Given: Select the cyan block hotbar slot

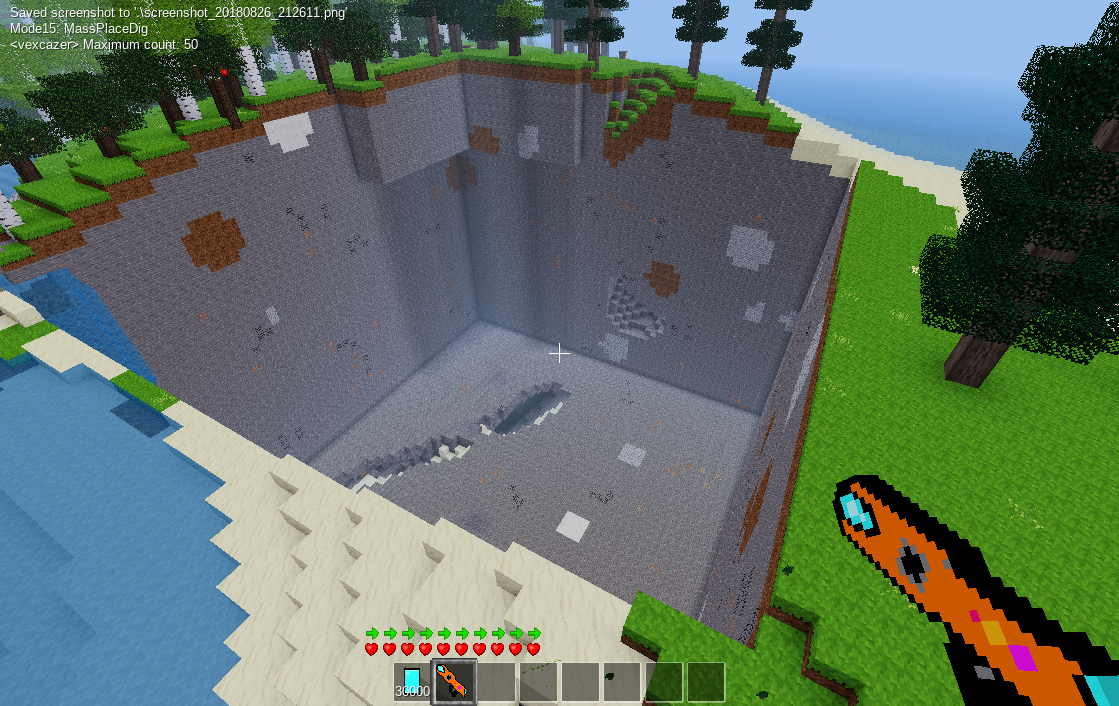Looking at the screenshot, I should [412, 681].
